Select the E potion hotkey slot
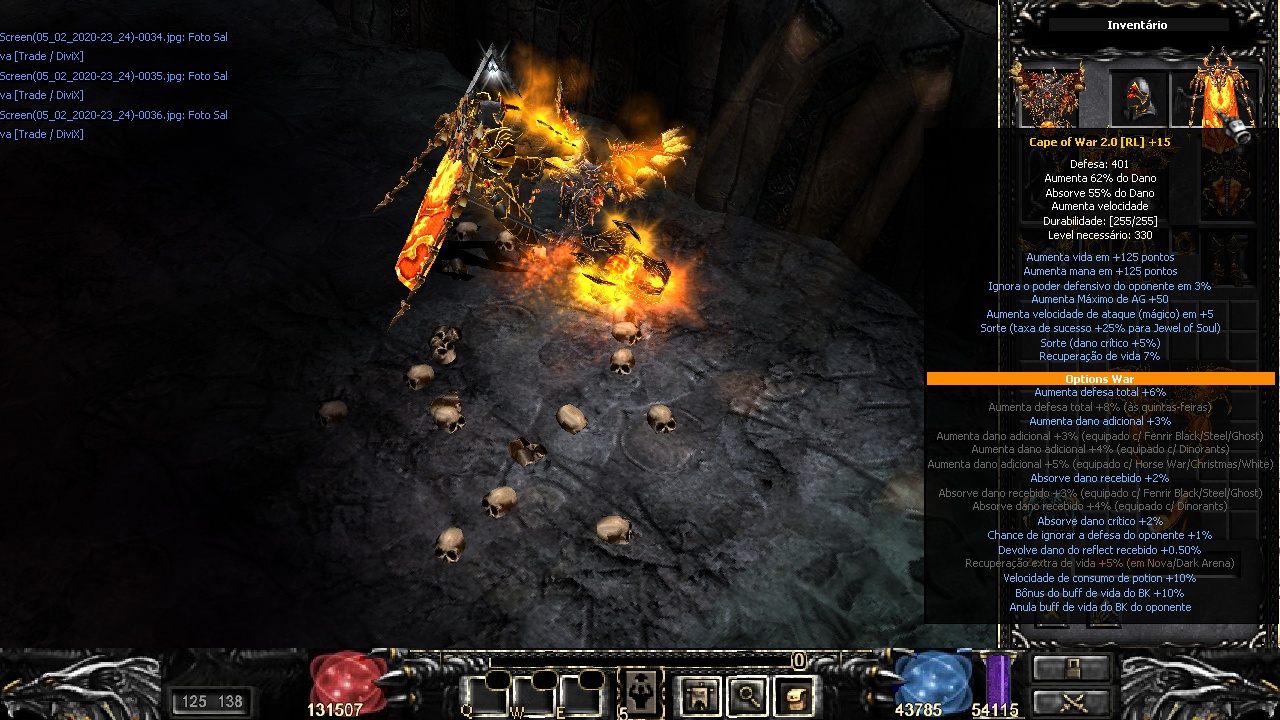1280x720 pixels. point(580,694)
